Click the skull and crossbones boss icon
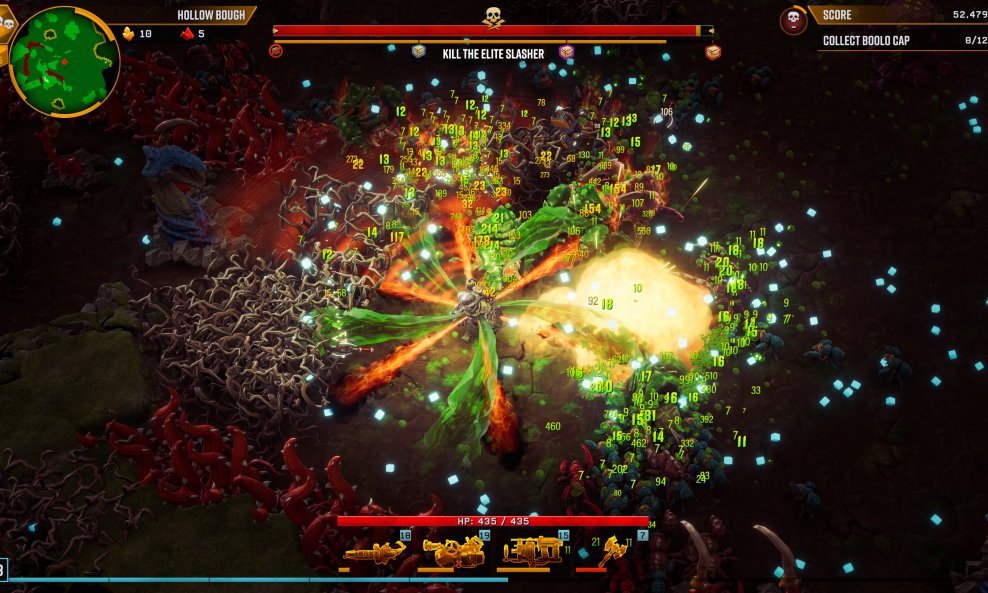Screen dimensions: 988x593 (x=493, y=16)
